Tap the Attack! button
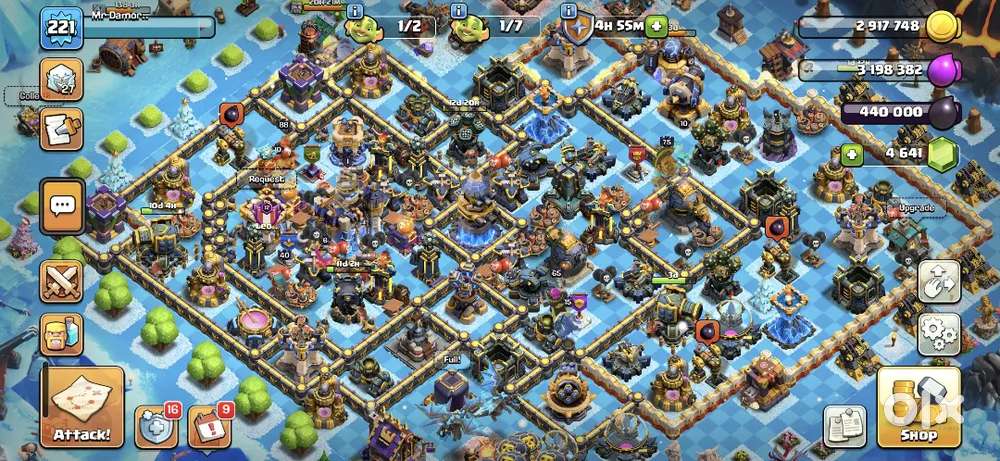Viewport: 1000px width, 461px height. pyautogui.click(x=83, y=407)
